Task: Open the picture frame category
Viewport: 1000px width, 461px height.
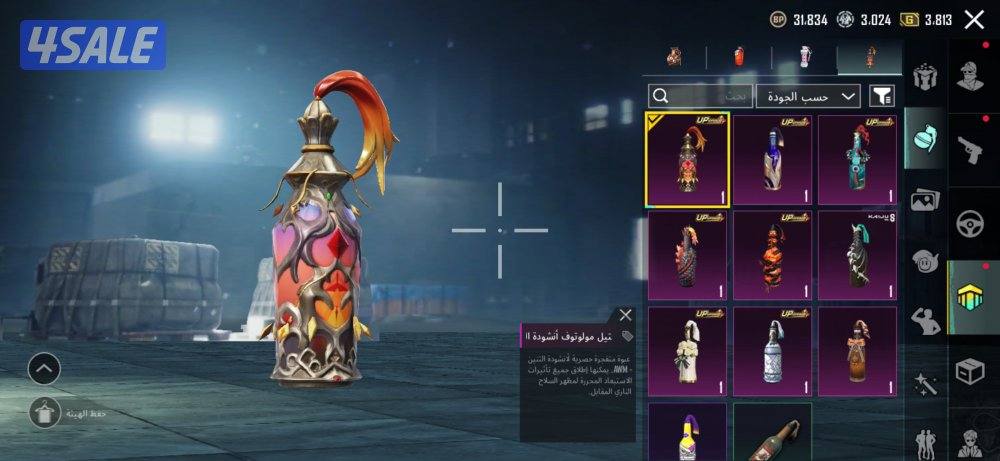Action: (926, 201)
